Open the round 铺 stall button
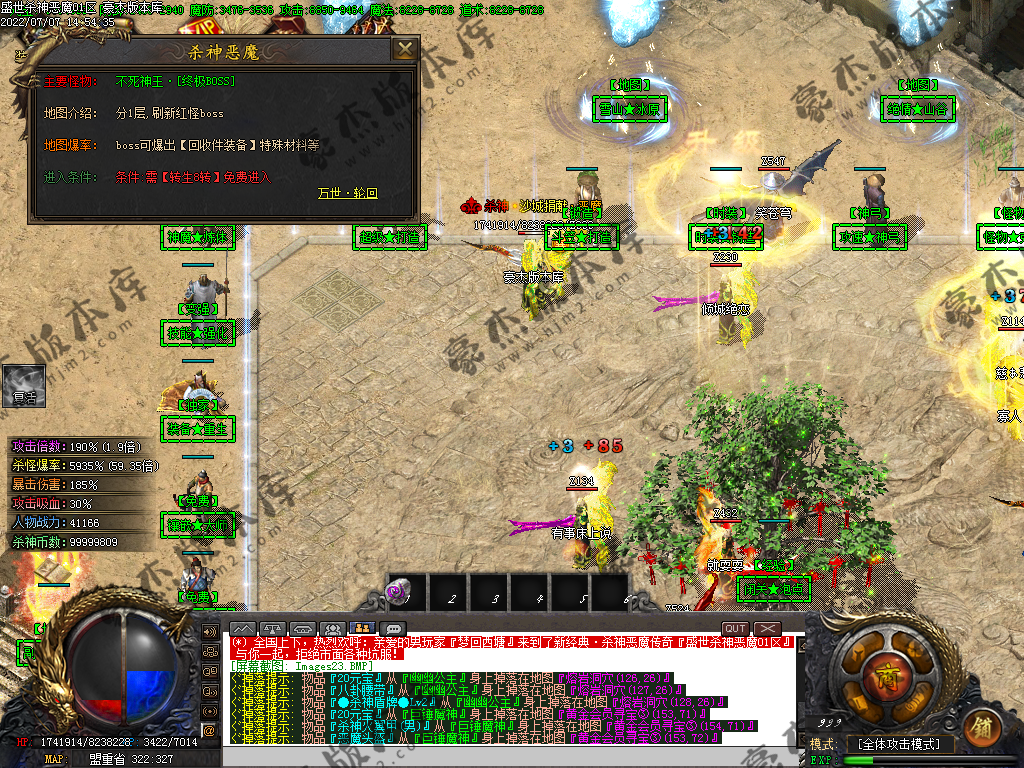Screen dimensions: 1024x768 point(983,725)
